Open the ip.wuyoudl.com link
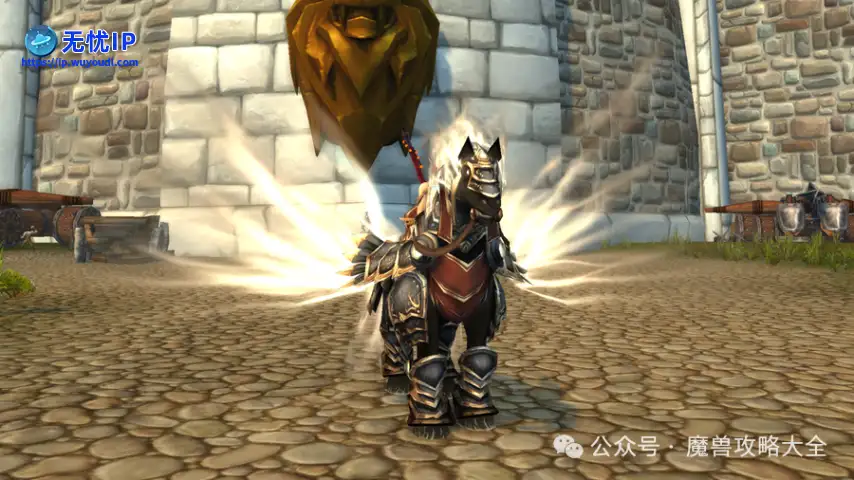This screenshot has width=854, height=480. 80,62
